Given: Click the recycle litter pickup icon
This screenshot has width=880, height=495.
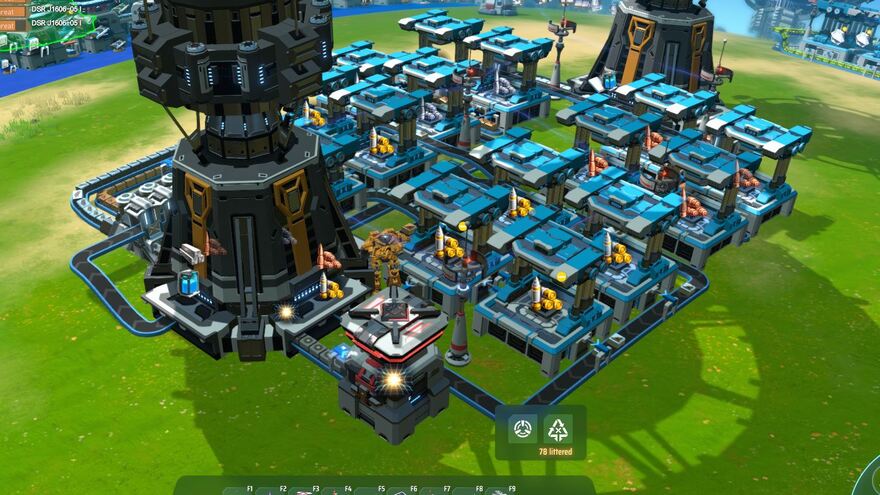Looking at the screenshot, I should coord(557,429).
